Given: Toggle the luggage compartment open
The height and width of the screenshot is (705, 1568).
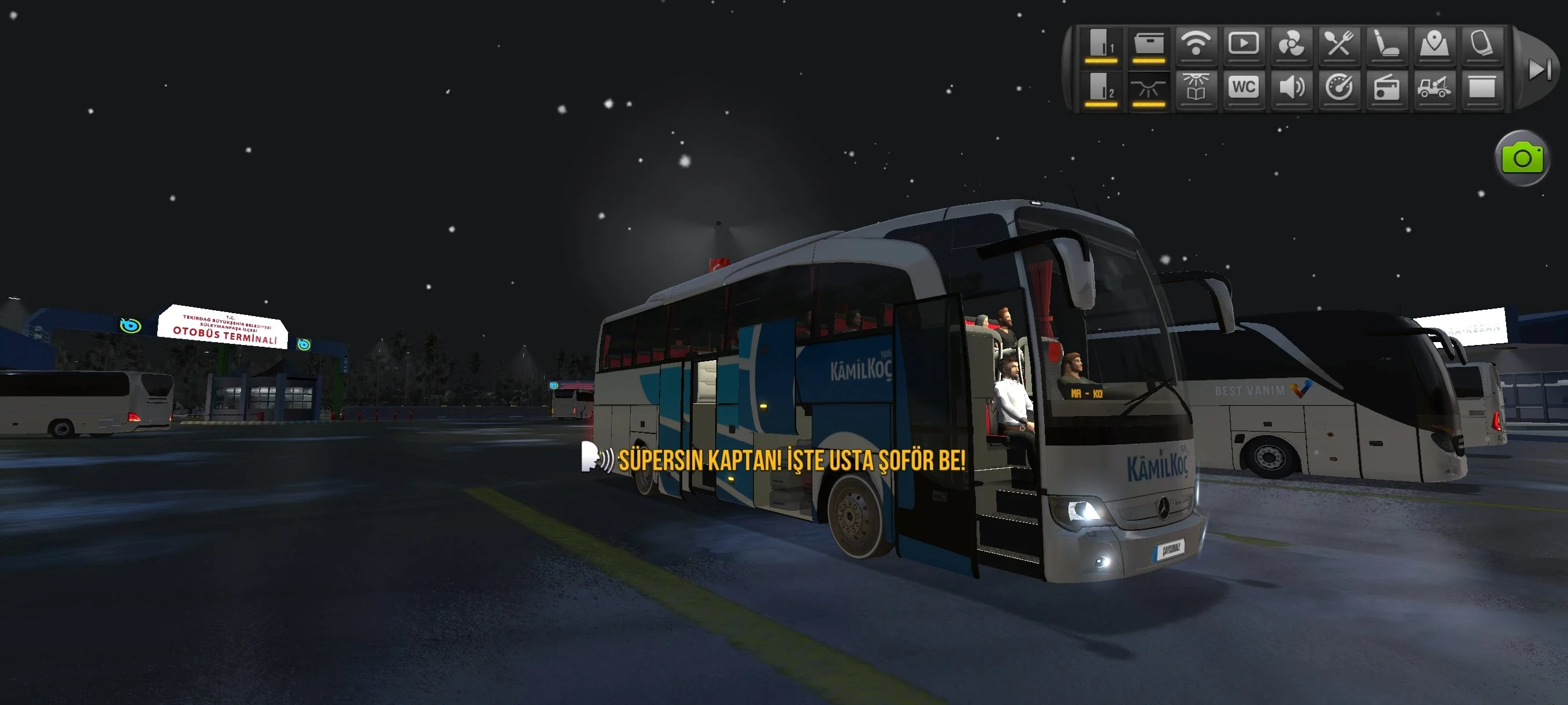Looking at the screenshot, I should [1149, 45].
